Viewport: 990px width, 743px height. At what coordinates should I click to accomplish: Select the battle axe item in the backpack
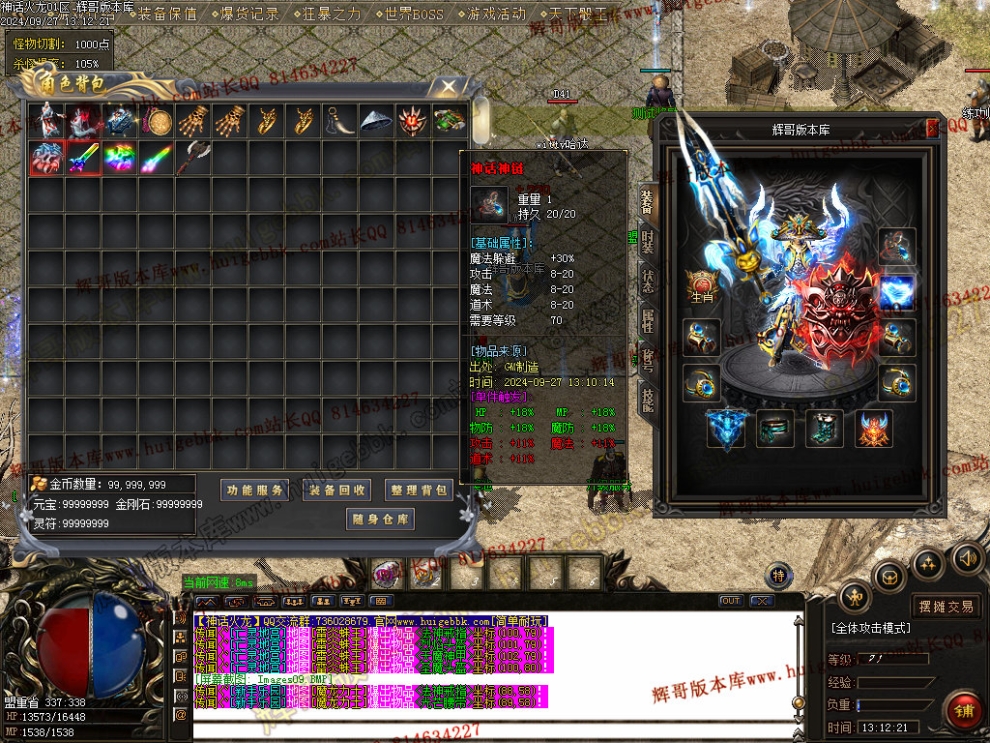(x=193, y=158)
